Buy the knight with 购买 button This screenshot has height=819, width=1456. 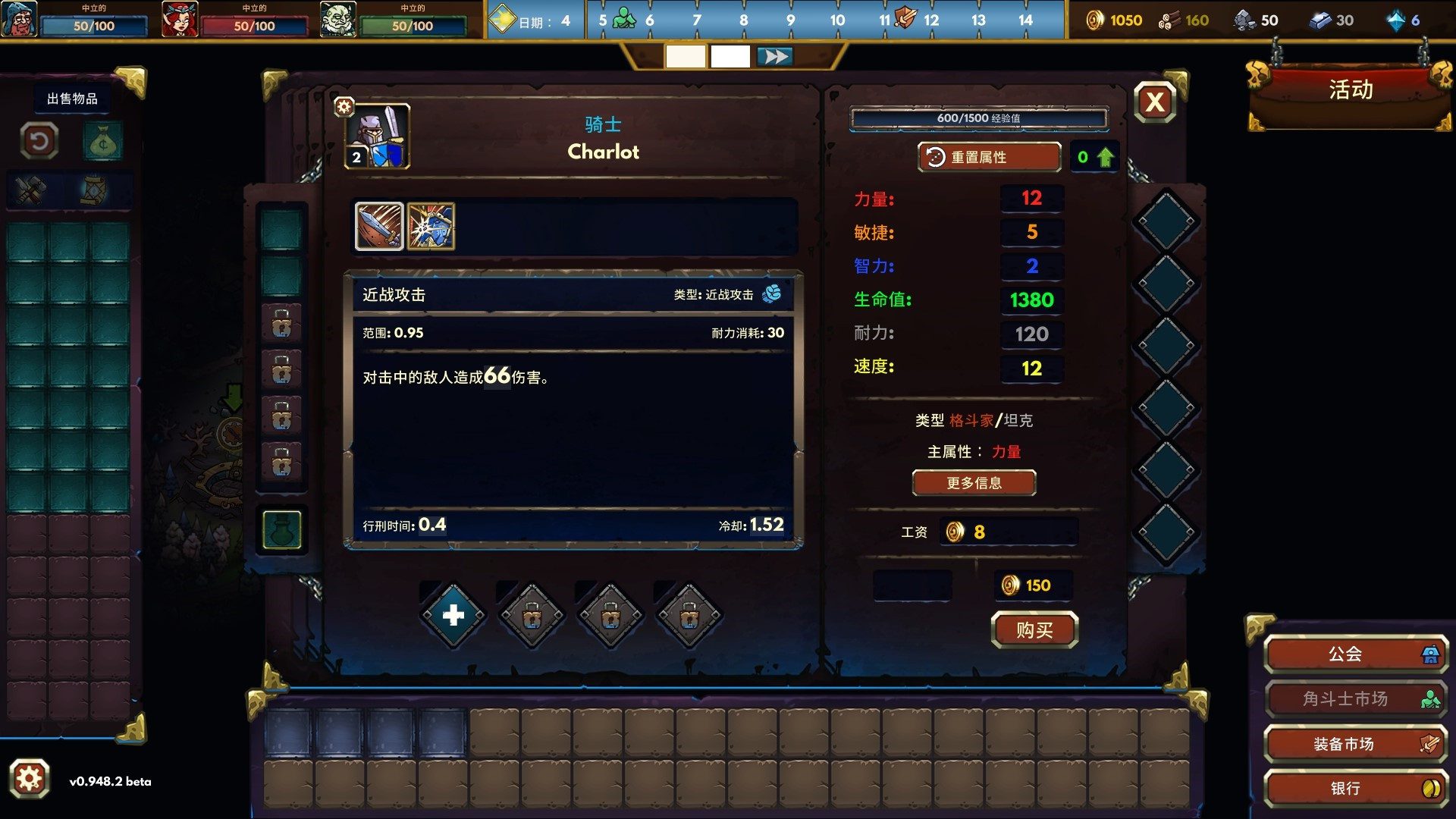click(1034, 630)
